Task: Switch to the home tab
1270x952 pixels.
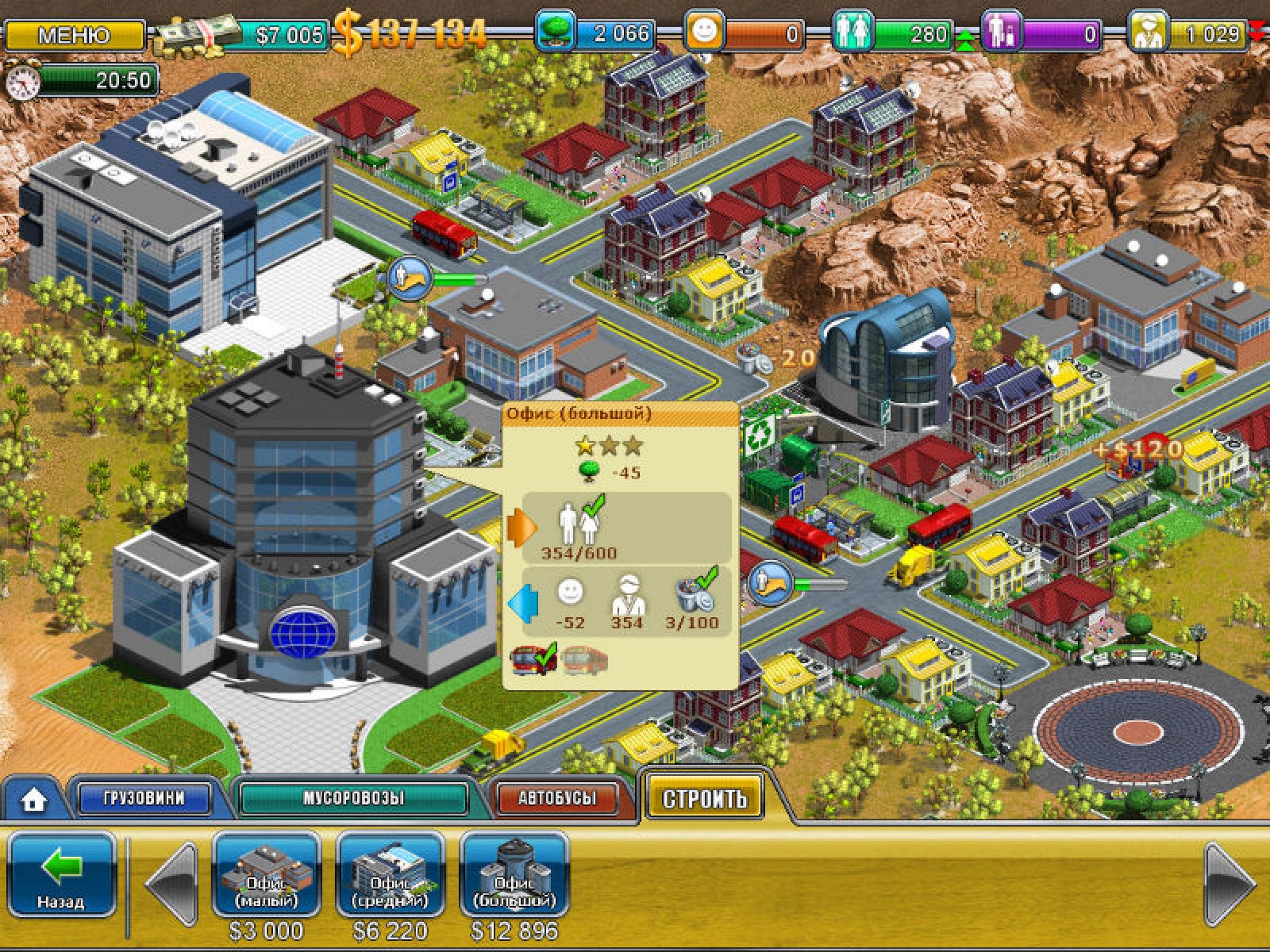Action: (33, 800)
